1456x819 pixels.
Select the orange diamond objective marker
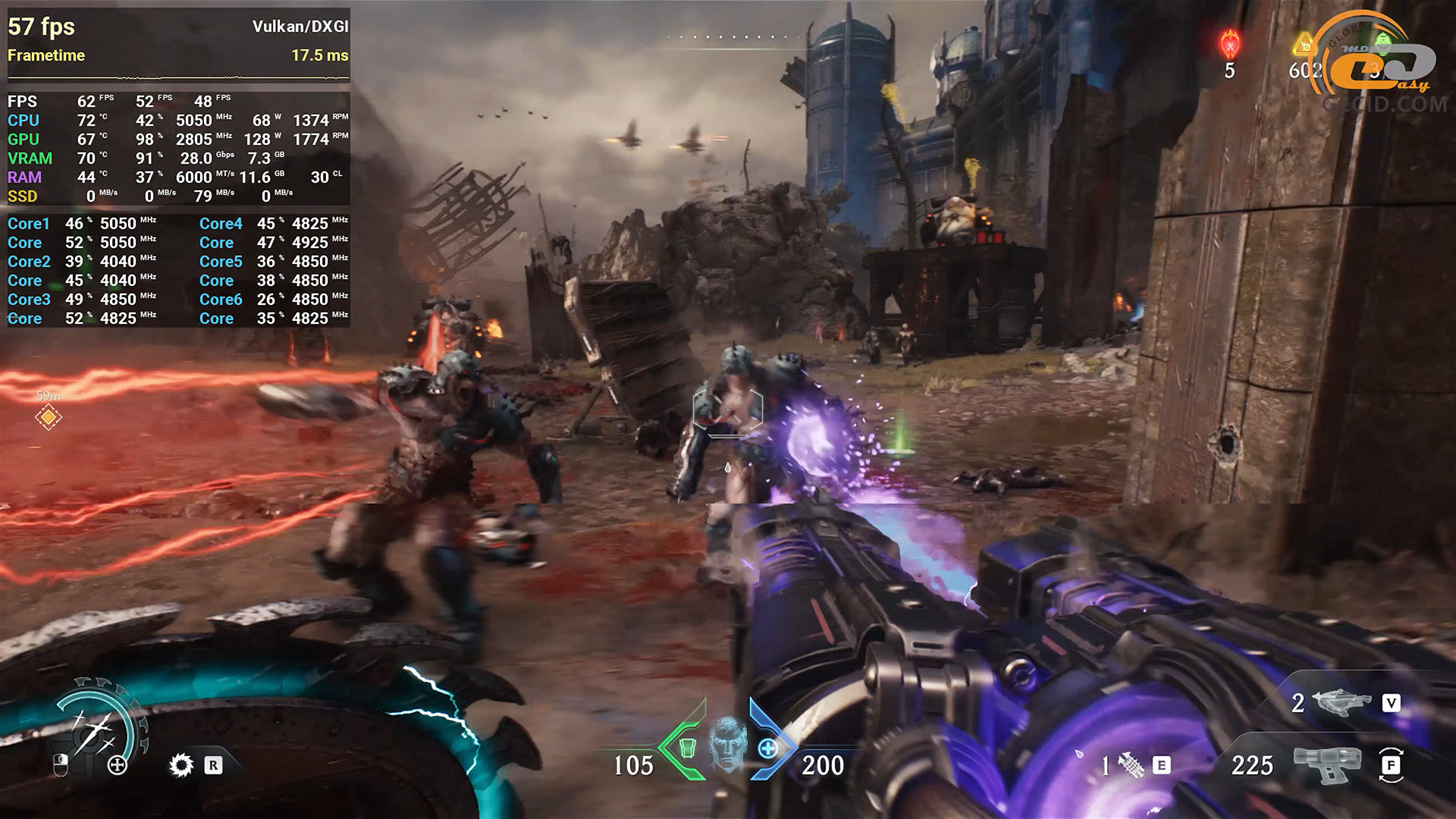49,417
